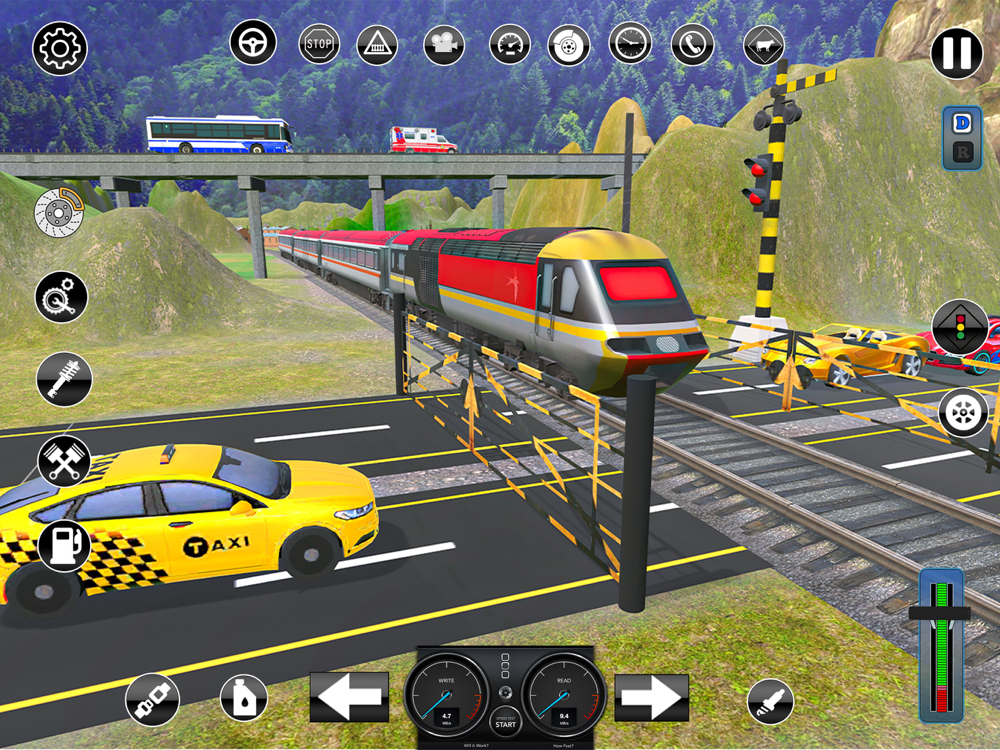Open the crossed pistons engine icon
The width and height of the screenshot is (1000, 750).
(x=64, y=461)
